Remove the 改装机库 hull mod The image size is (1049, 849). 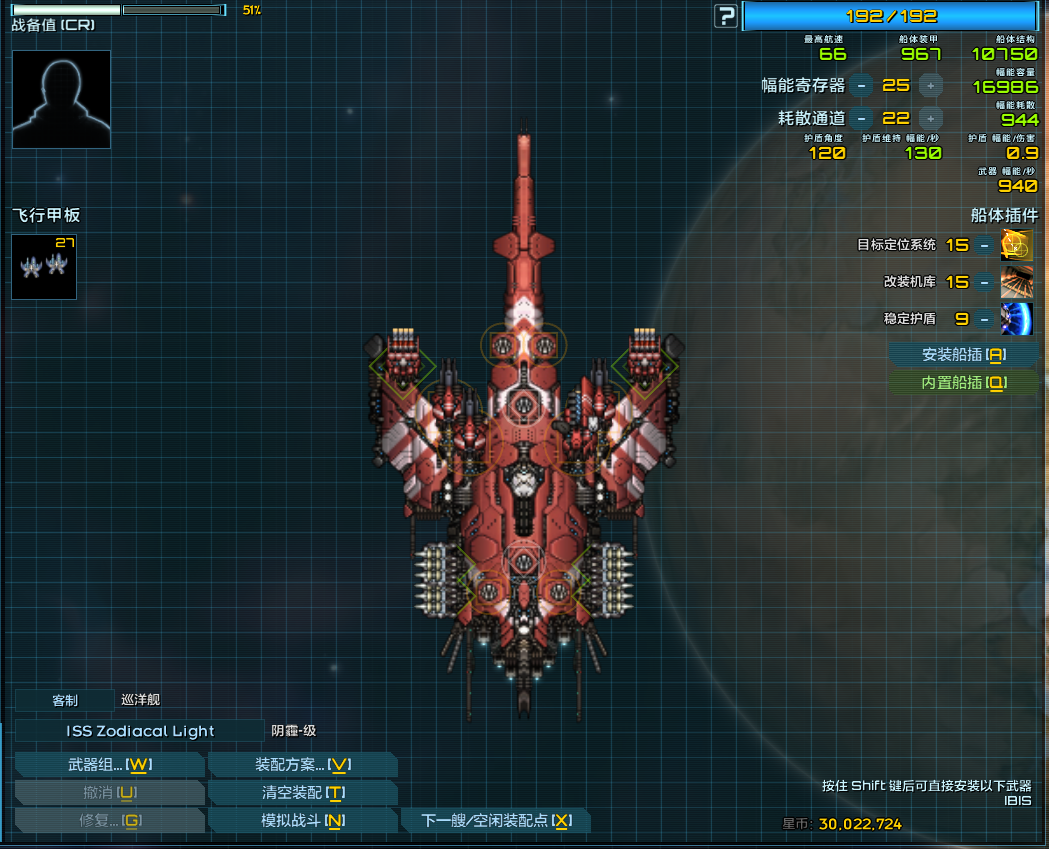click(985, 282)
